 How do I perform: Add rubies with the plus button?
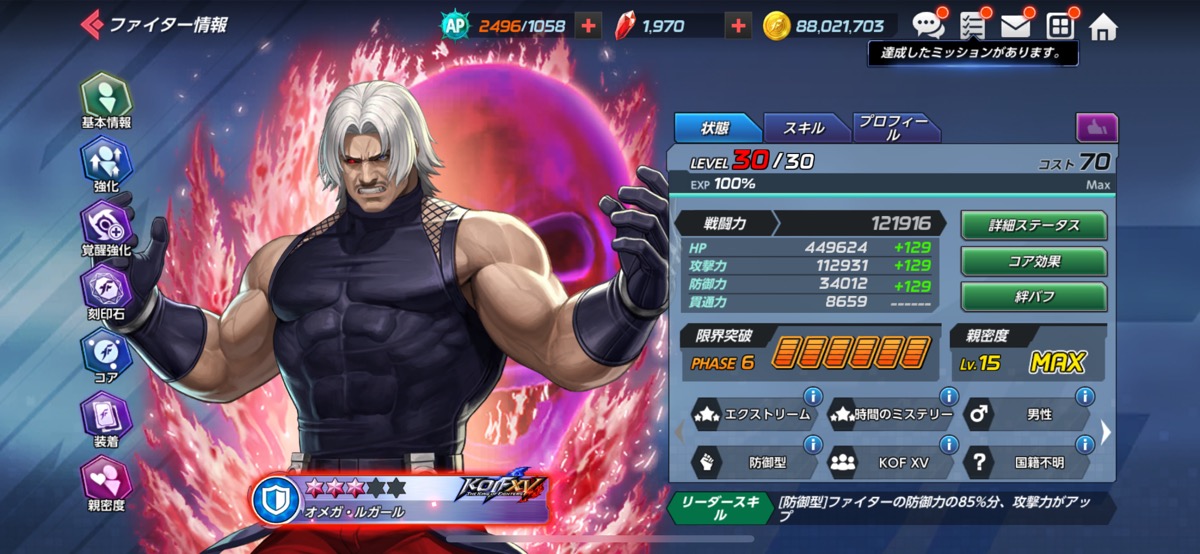point(738,26)
